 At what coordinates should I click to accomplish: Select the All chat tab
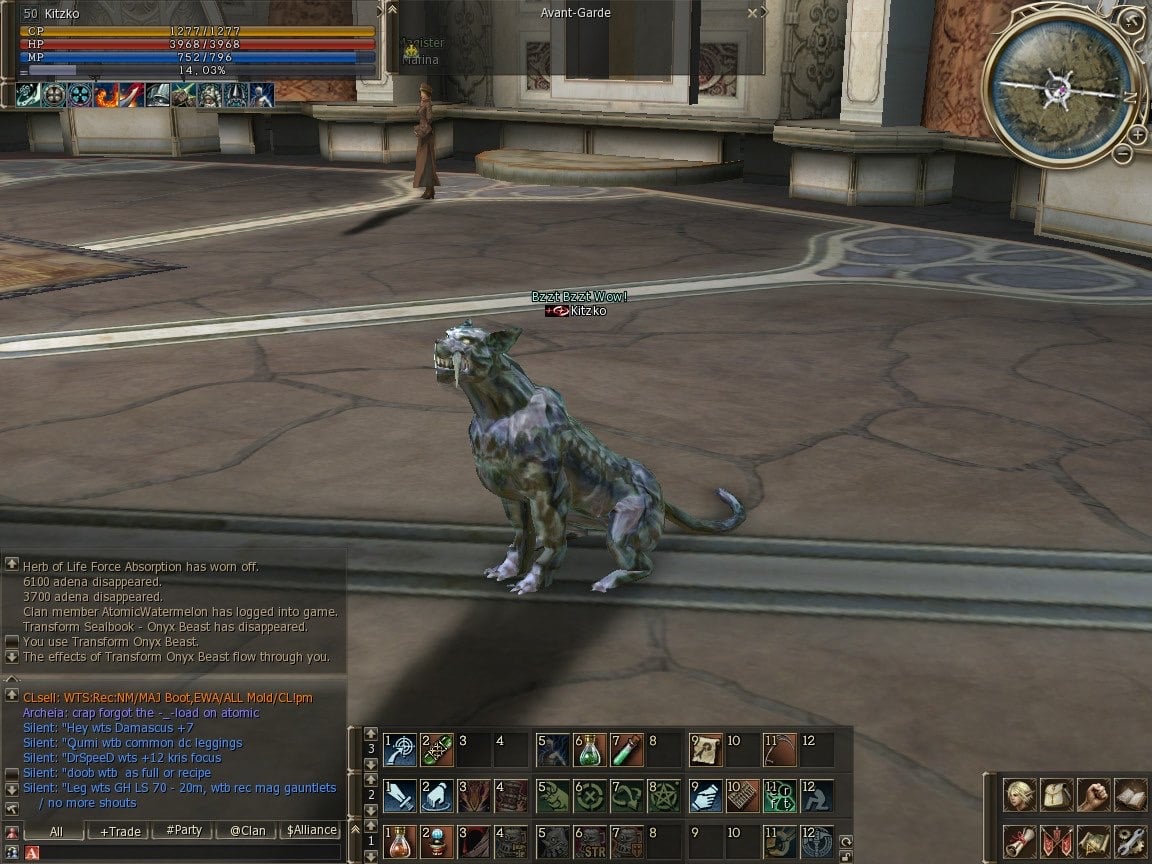pyautogui.click(x=56, y=831)
